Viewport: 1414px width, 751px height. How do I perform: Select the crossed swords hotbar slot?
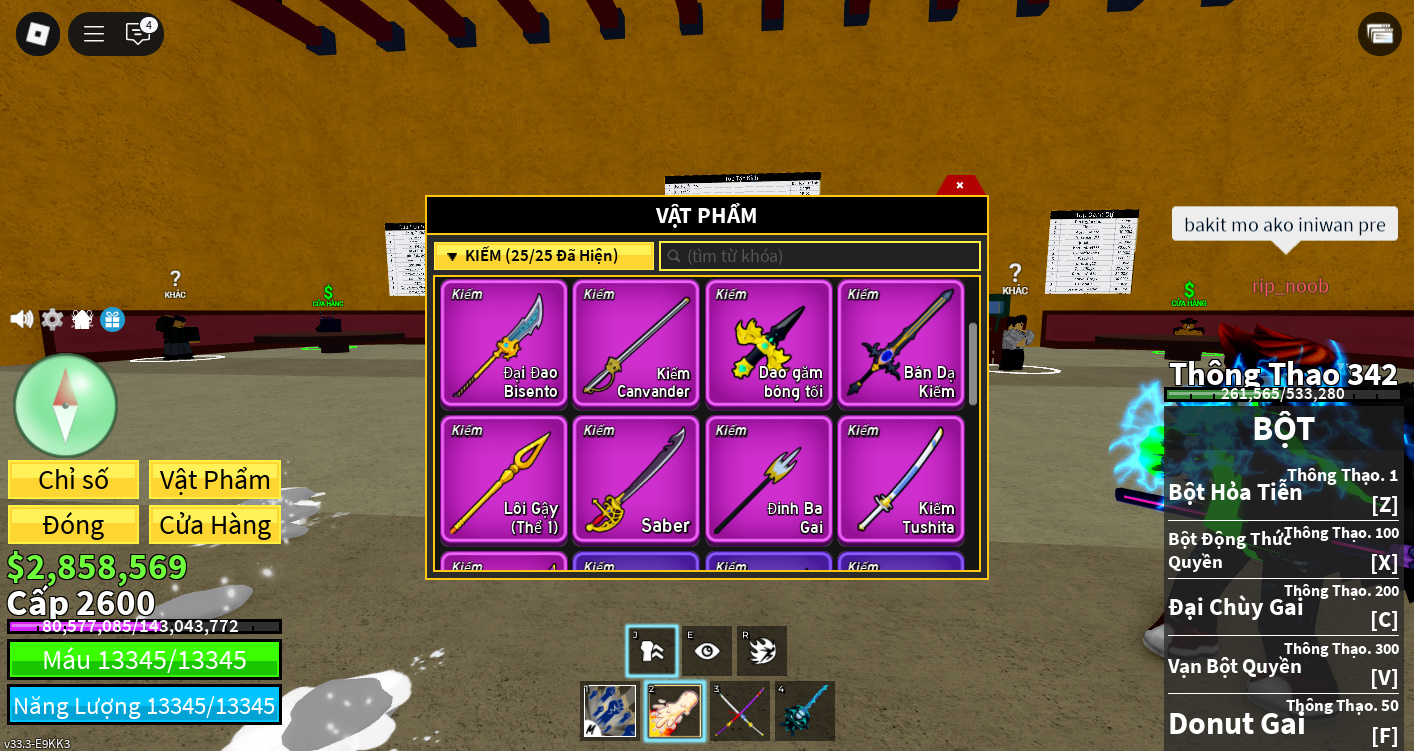click(x=741, y=711)
